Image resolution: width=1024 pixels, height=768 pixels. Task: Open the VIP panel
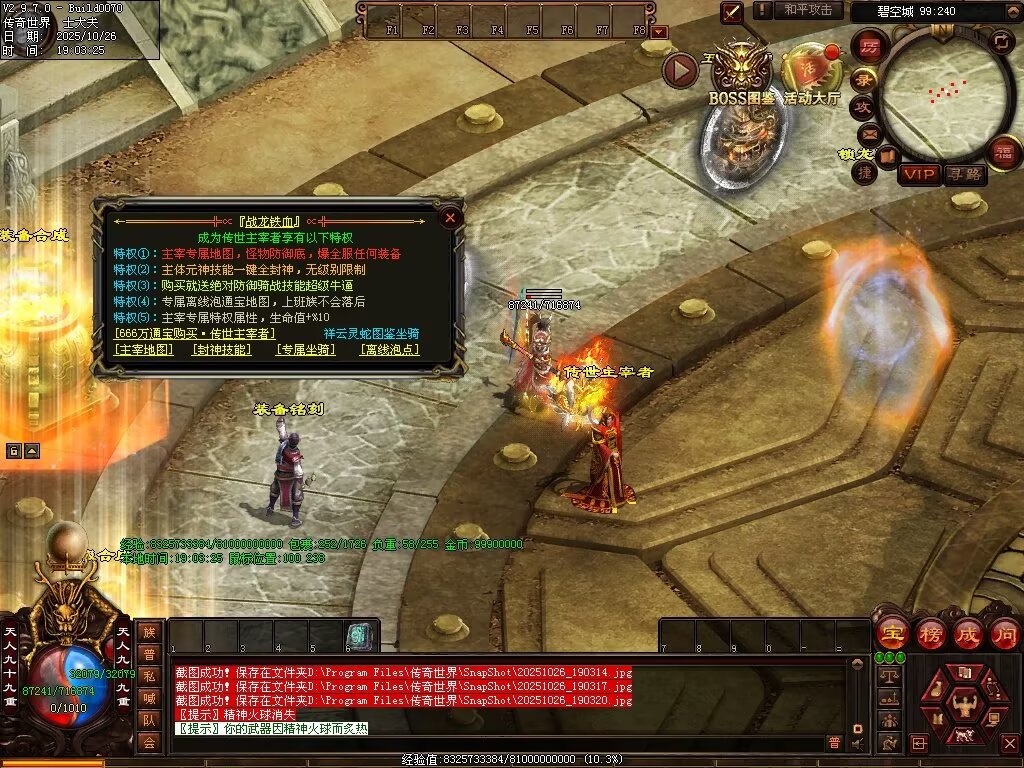click(x=919, y=174)
